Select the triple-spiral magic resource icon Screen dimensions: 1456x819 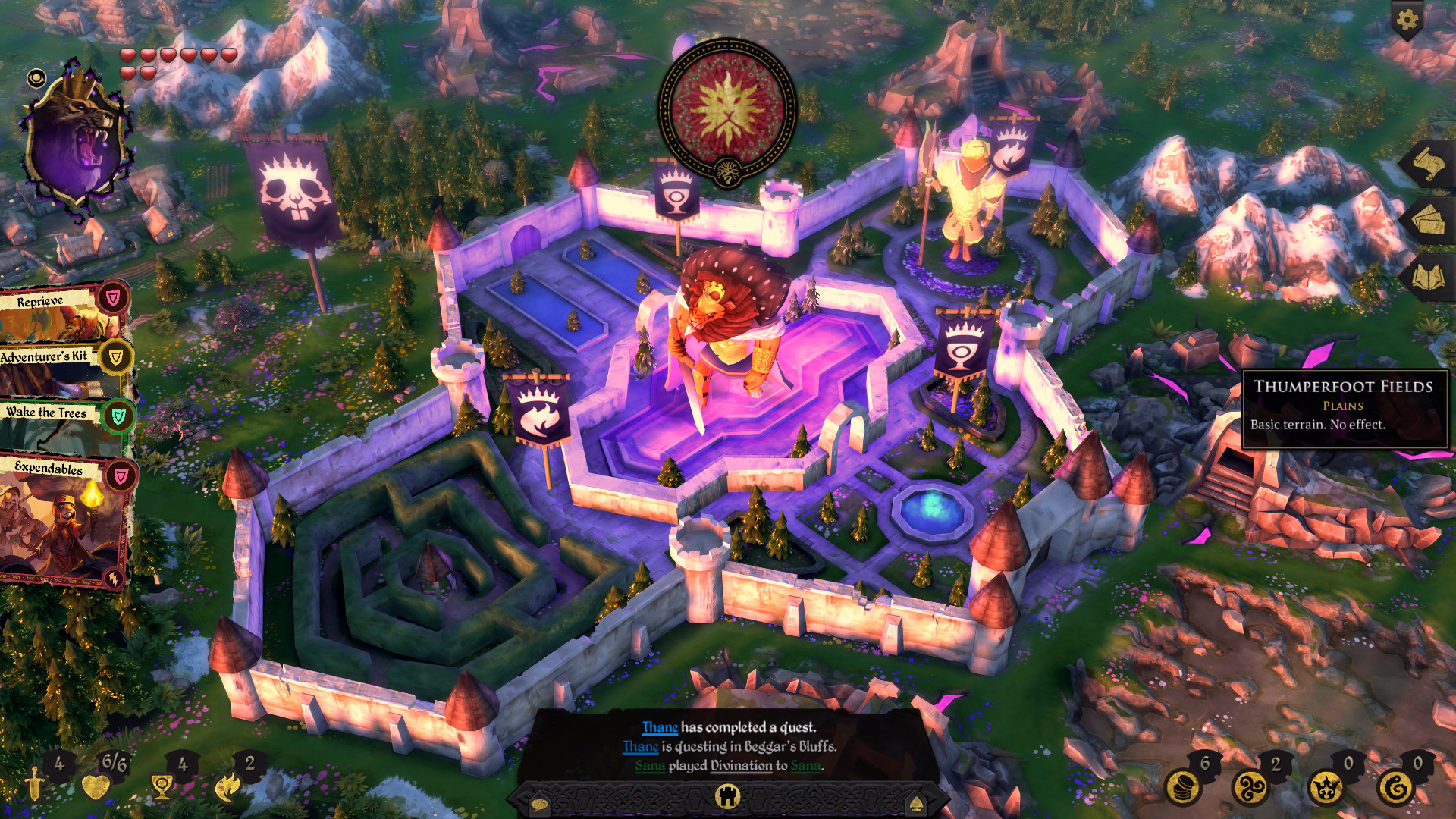click(x=1250, y=787)
